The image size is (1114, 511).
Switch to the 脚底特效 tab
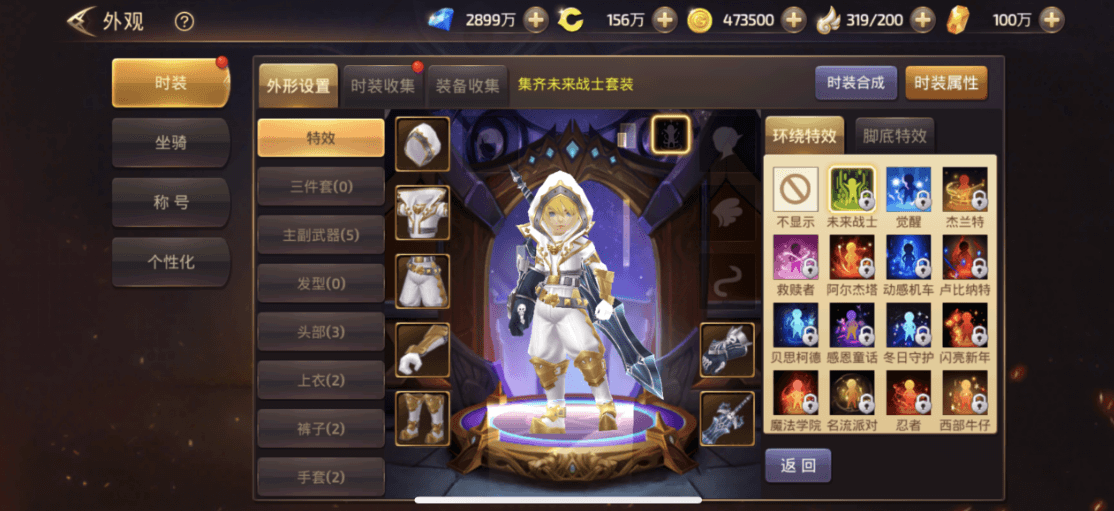coord(895,136)
